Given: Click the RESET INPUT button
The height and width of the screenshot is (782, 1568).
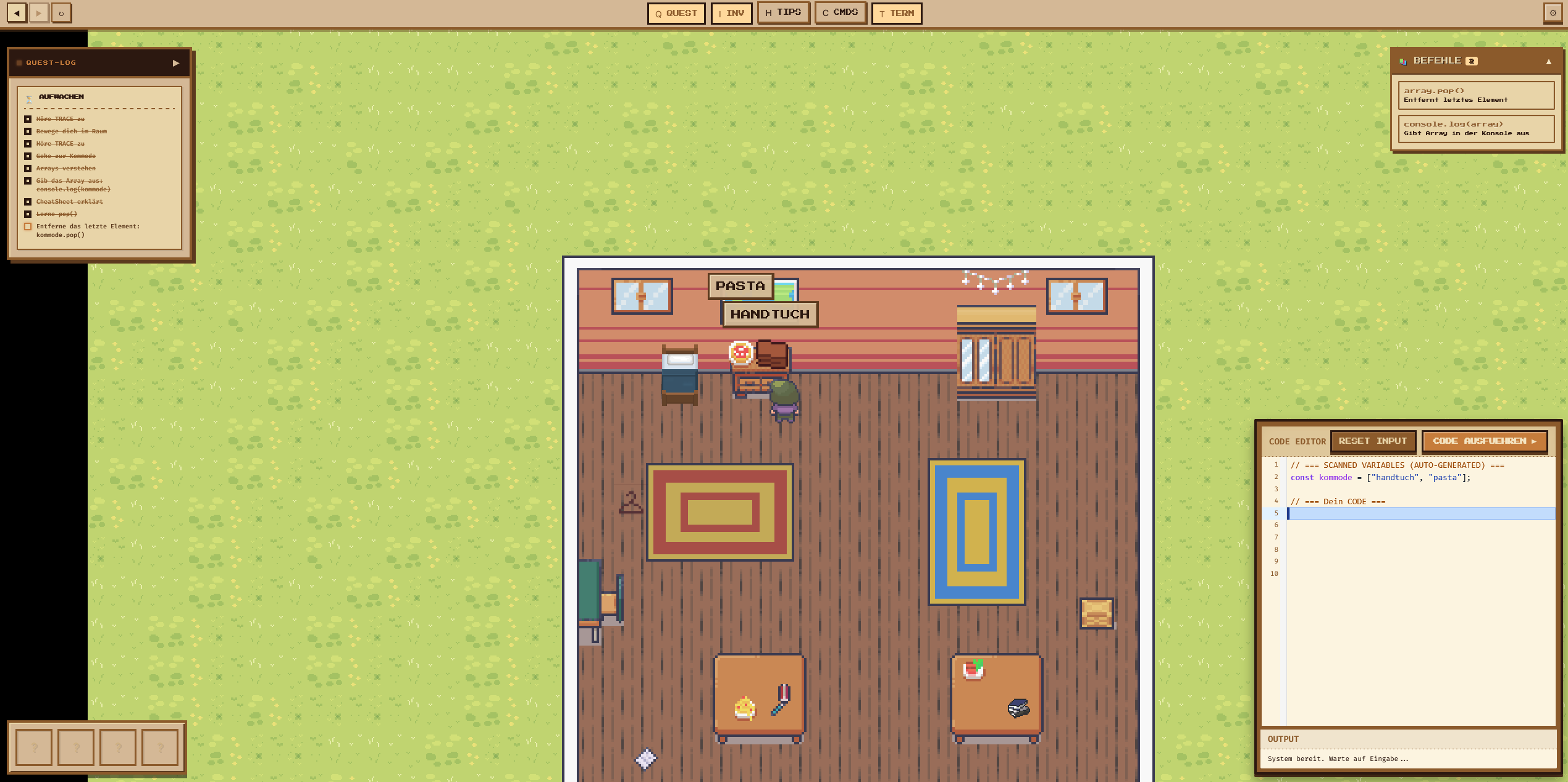Looking at the screenshot, I should 1374,441.
